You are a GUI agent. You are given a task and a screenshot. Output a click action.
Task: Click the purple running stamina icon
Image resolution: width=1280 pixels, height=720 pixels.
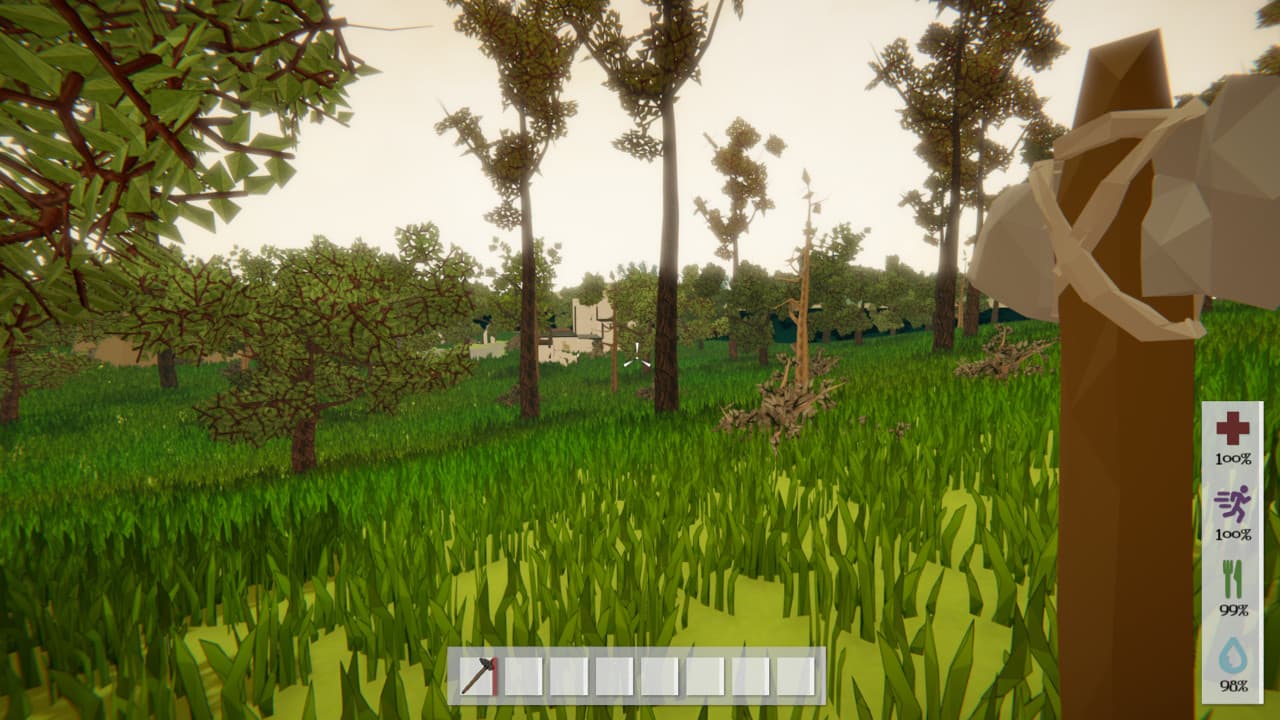1232,503
